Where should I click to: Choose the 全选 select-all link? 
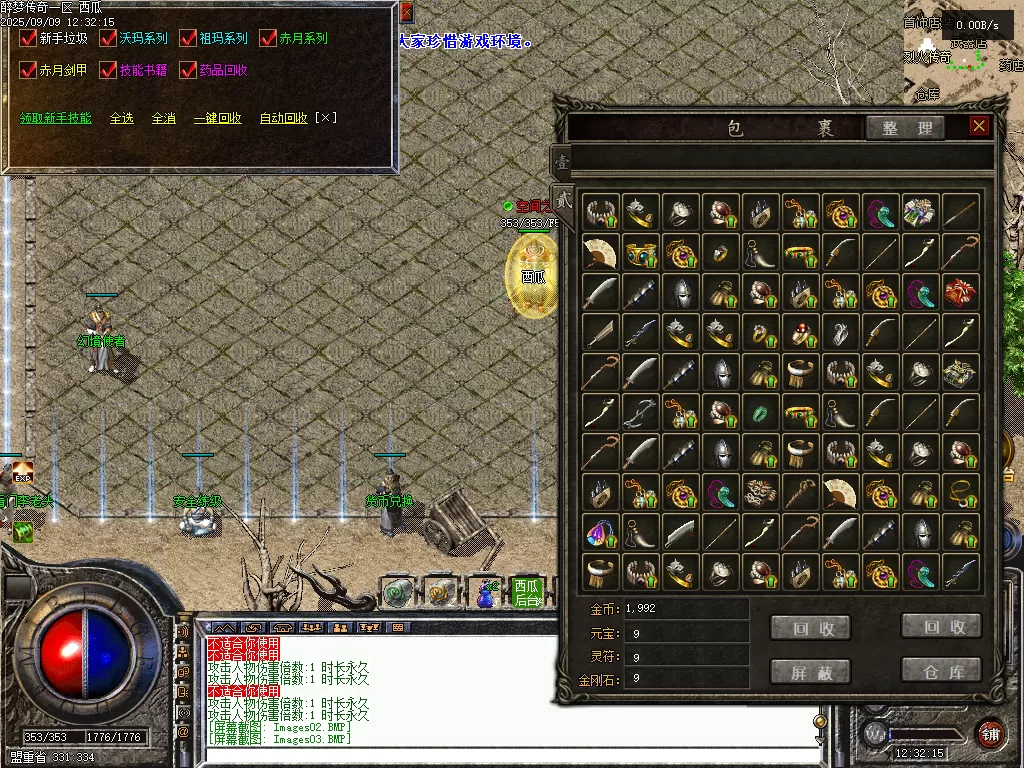pos(122,118)
